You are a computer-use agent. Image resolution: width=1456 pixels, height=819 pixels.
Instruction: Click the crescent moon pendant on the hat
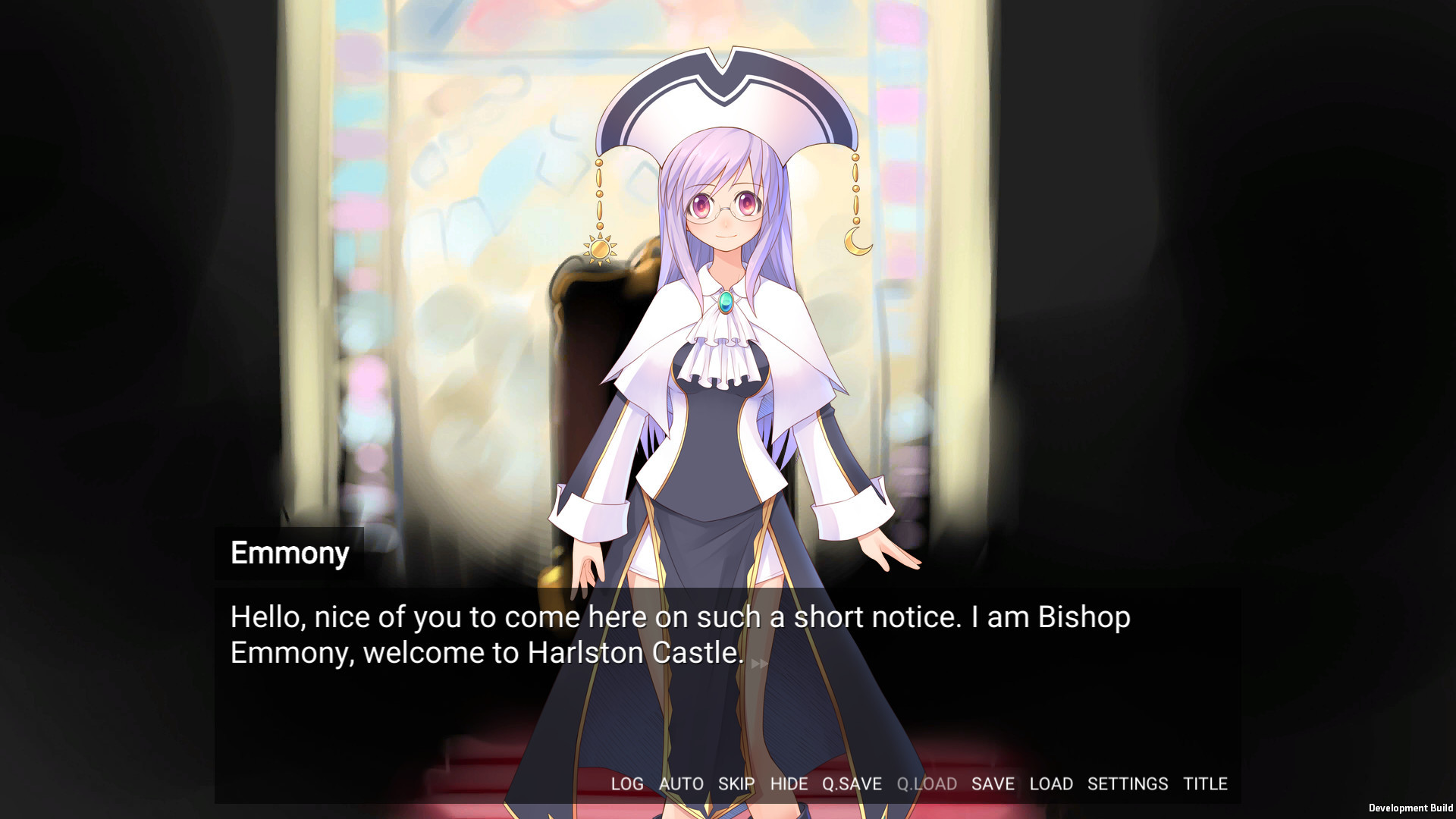coord(856,241)
